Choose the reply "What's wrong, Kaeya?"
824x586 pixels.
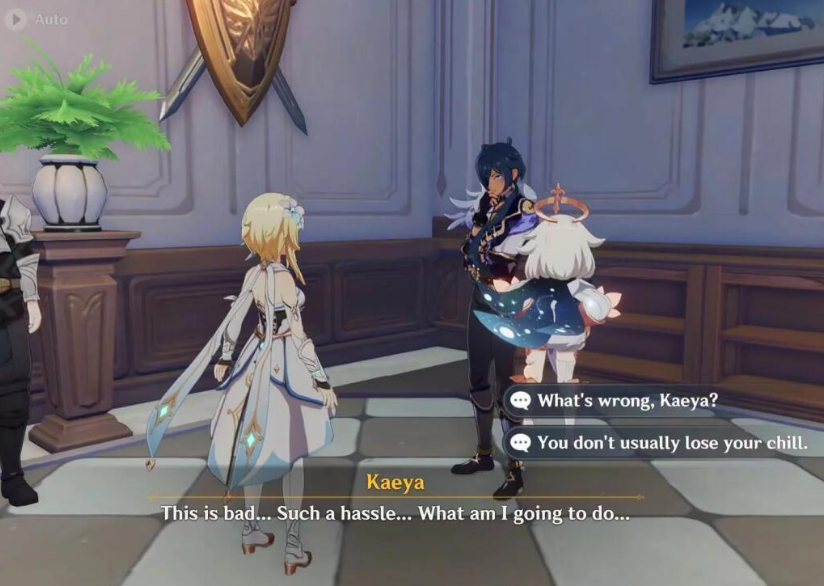pyautogui.click(x=627, y=401)
